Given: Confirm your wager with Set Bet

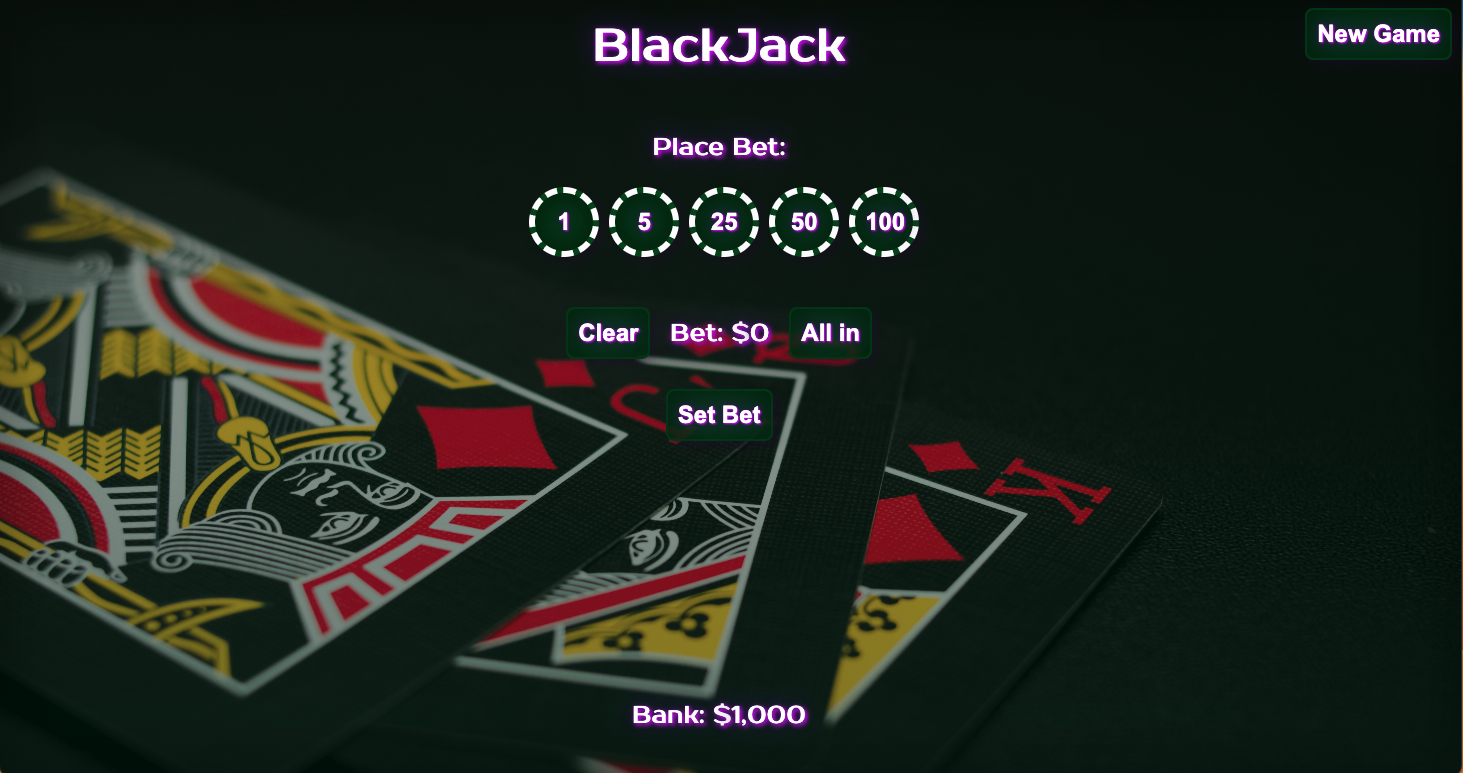Looking at the screenshot, I should pyautogui.click(x=719, y=415).
